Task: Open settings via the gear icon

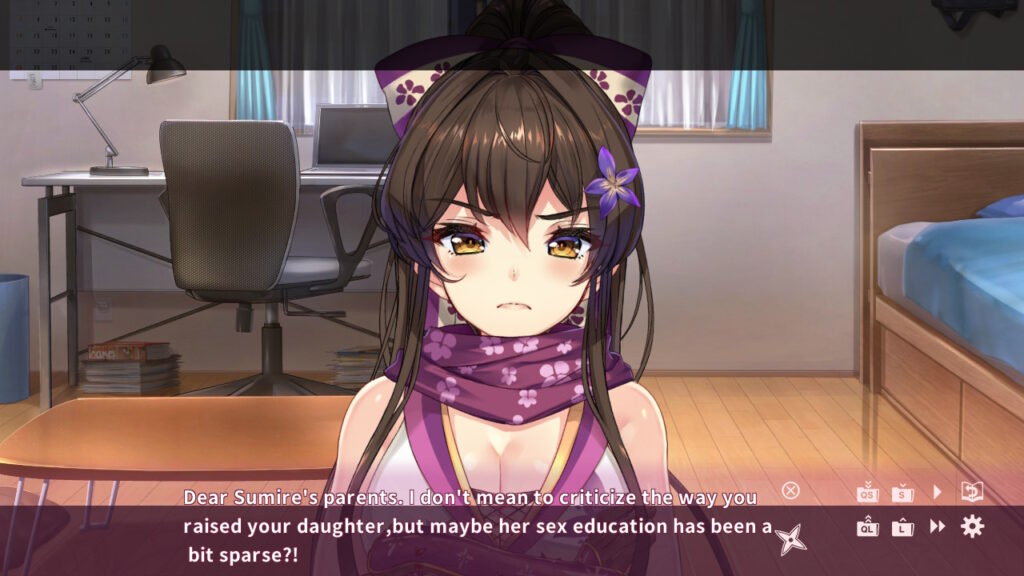Action: click(x=972, y=526)
